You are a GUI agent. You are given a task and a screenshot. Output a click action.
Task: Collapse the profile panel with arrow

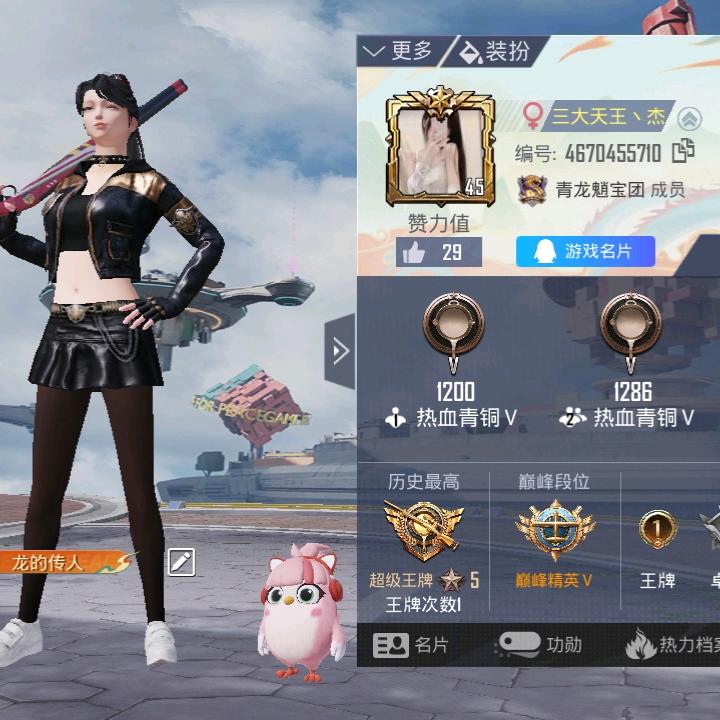[x=339, y=350]
